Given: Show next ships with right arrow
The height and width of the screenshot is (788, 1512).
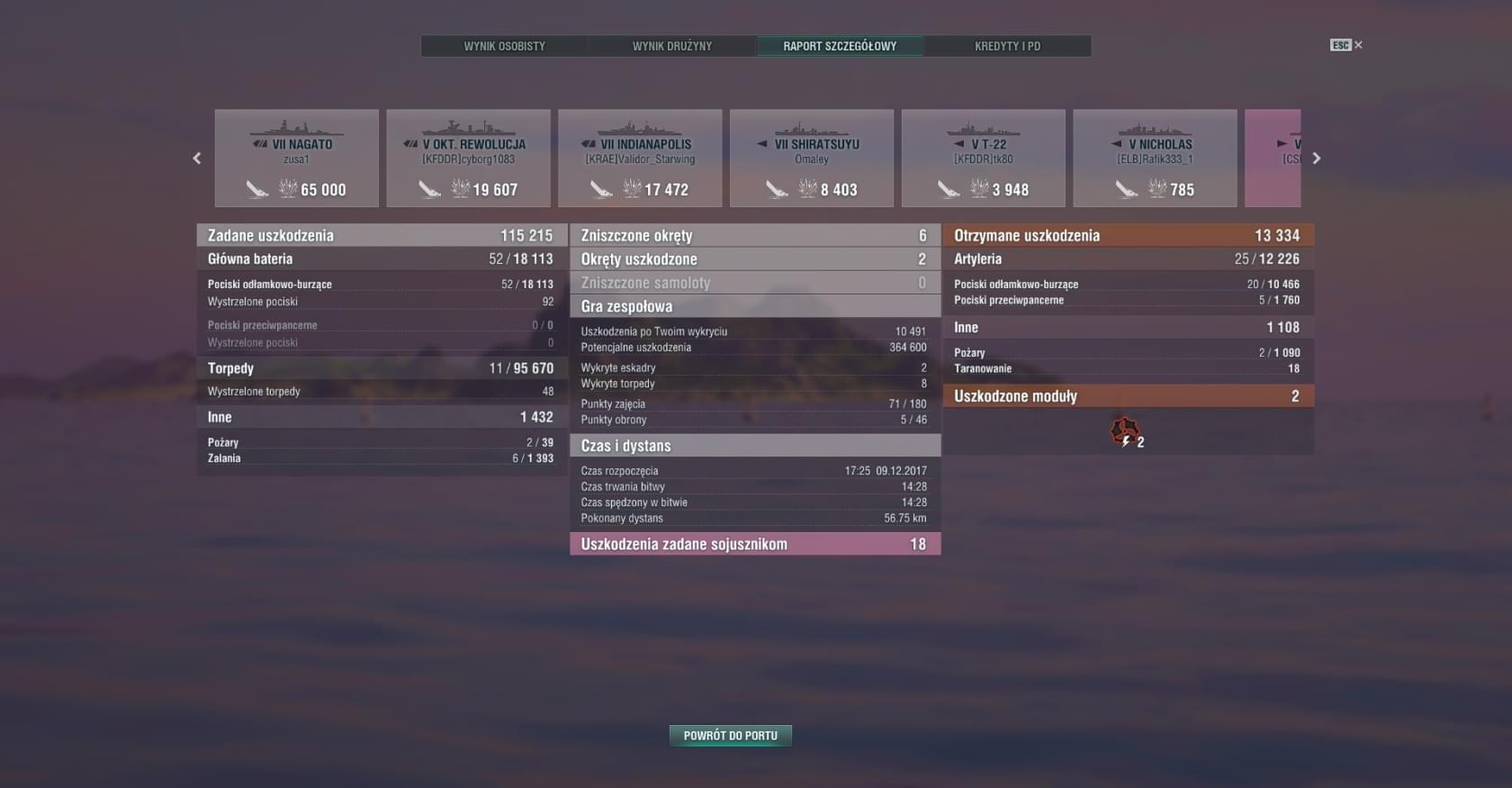Looking at the screenshot, I should (x=1317, y=159).
